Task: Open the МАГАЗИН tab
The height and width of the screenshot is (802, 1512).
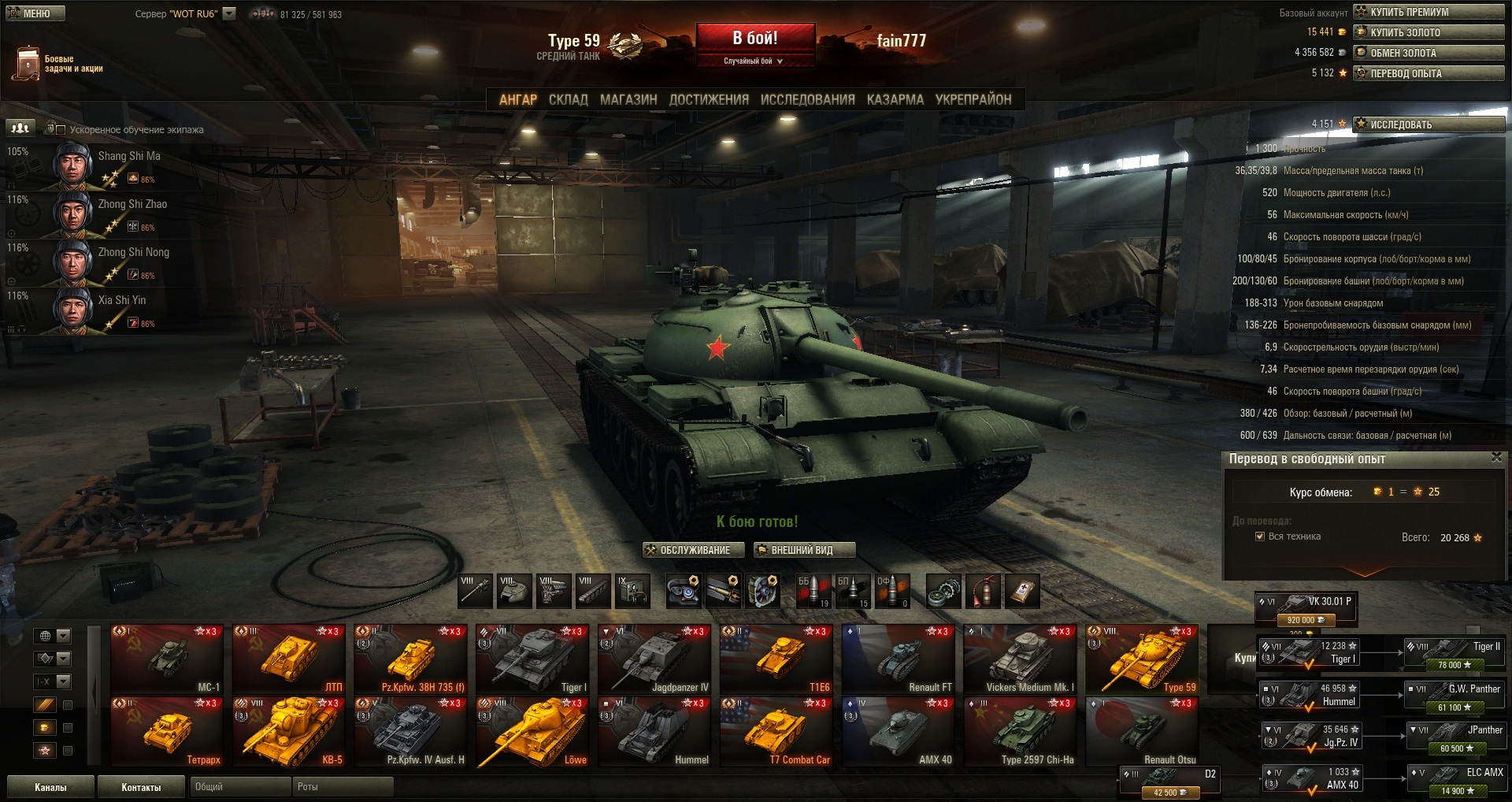Action: (x=628, y=100)
